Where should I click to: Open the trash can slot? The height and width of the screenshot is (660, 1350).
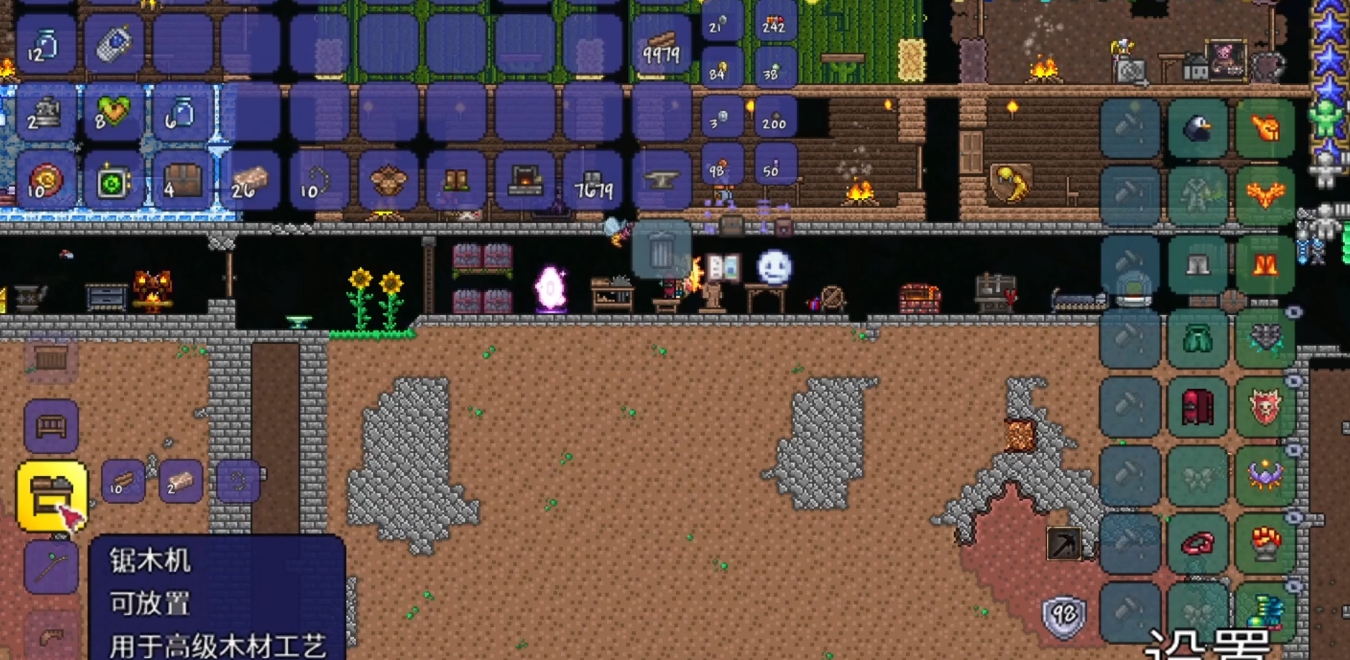(x=661, y=249)
